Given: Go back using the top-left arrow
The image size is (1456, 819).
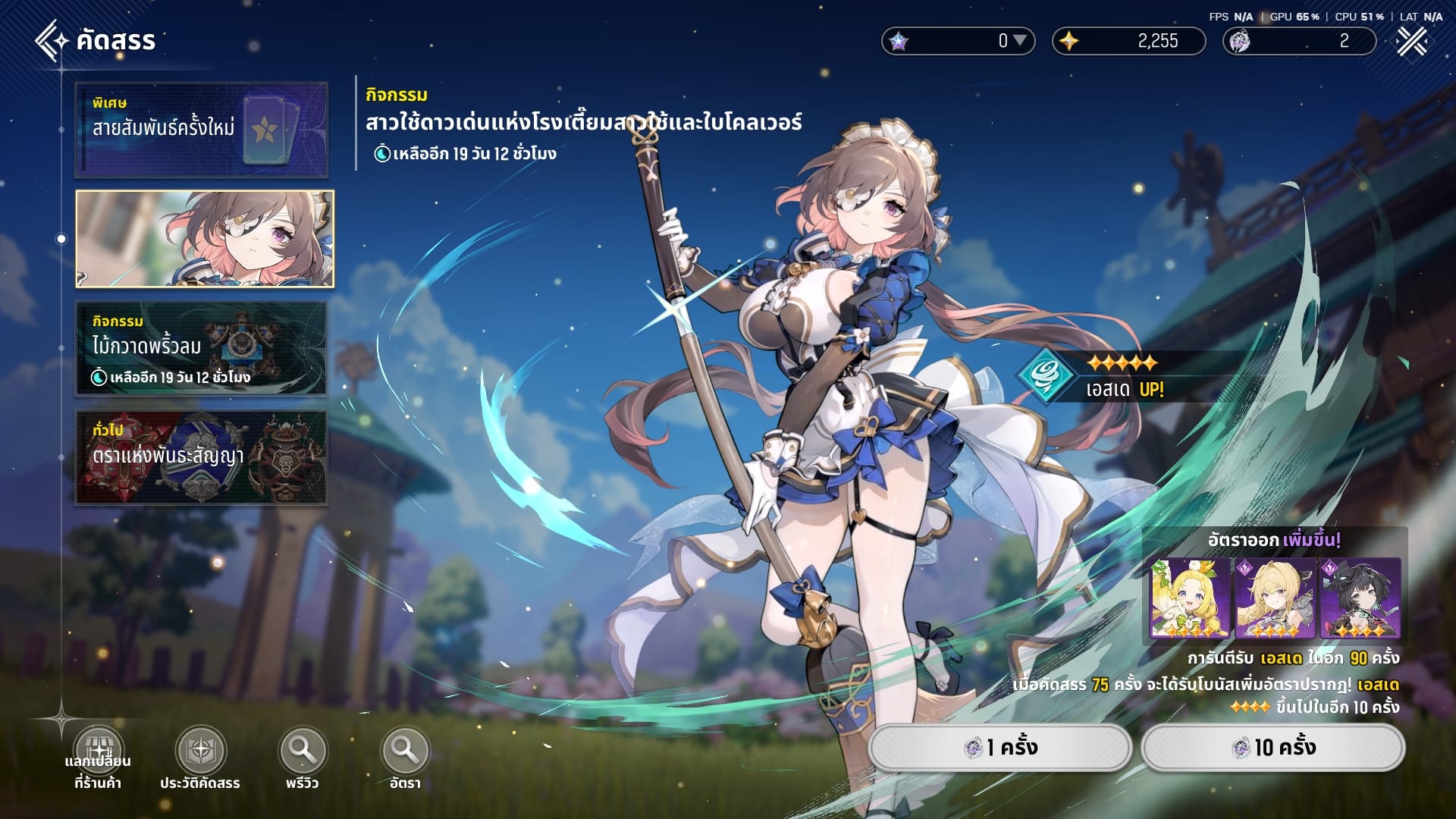Looking at the screenshot, I should pos(52,40).
